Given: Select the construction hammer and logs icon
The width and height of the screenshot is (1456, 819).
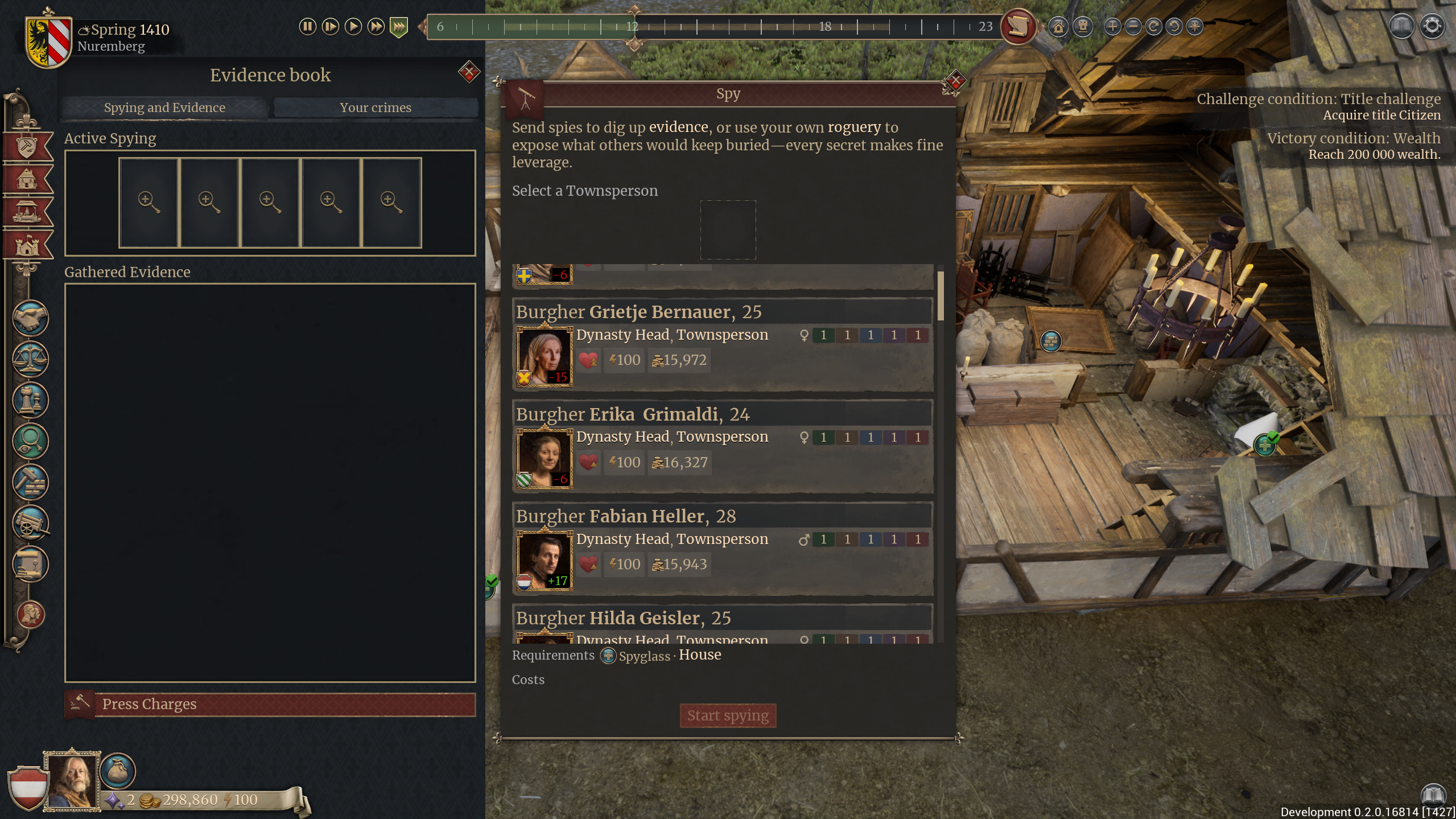Looking at the screenshot, I should (x=30, y=483).
